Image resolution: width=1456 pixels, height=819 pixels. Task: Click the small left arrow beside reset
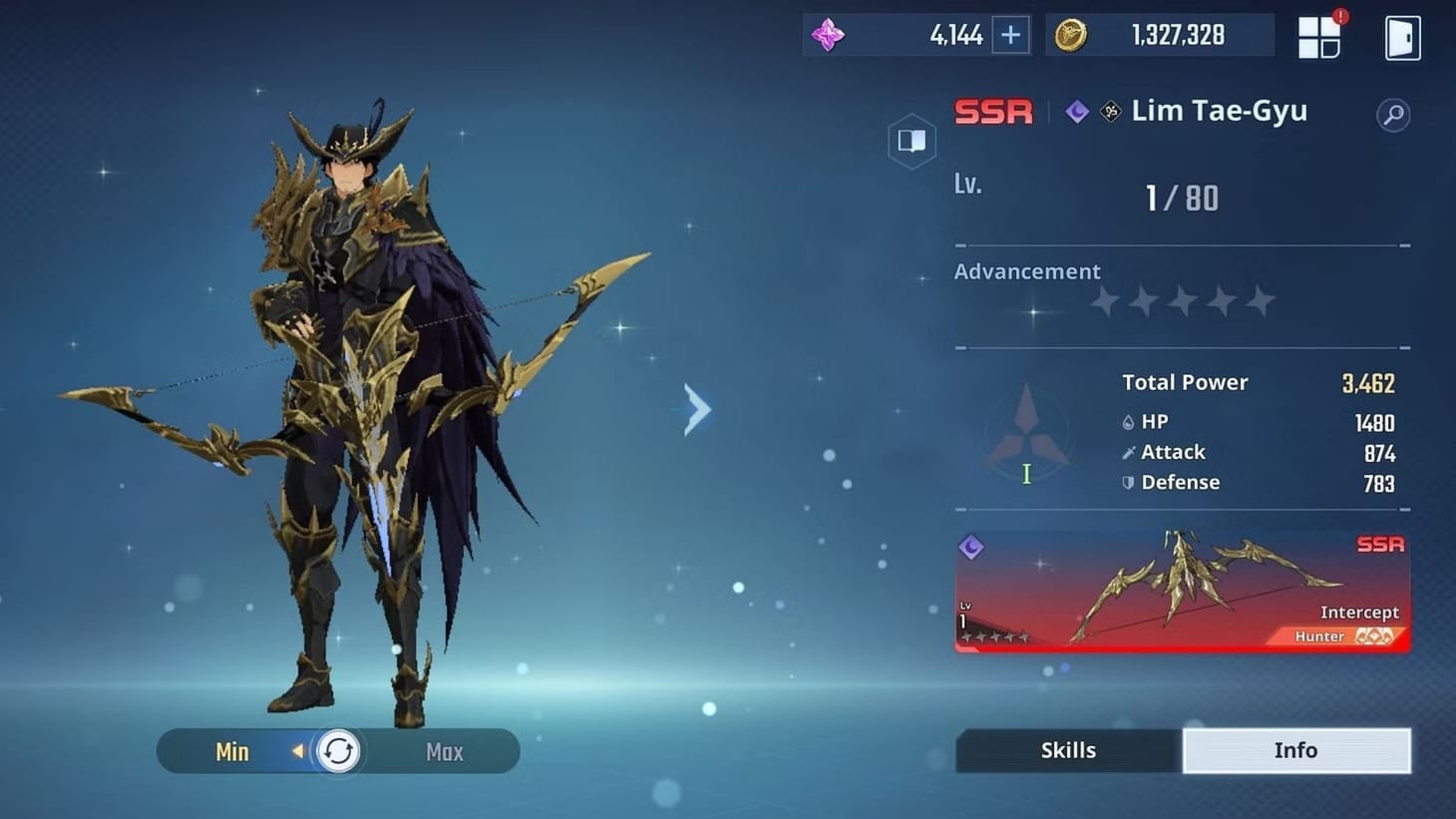pos(299,751)
